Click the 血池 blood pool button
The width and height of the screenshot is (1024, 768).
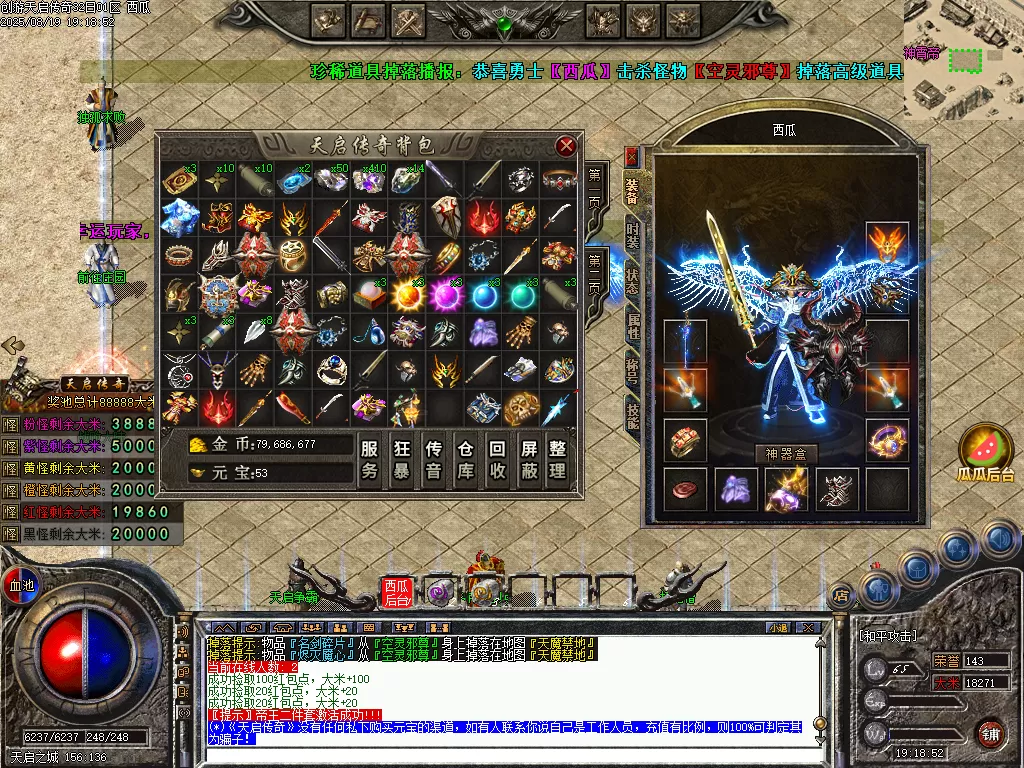click(20, 584)
